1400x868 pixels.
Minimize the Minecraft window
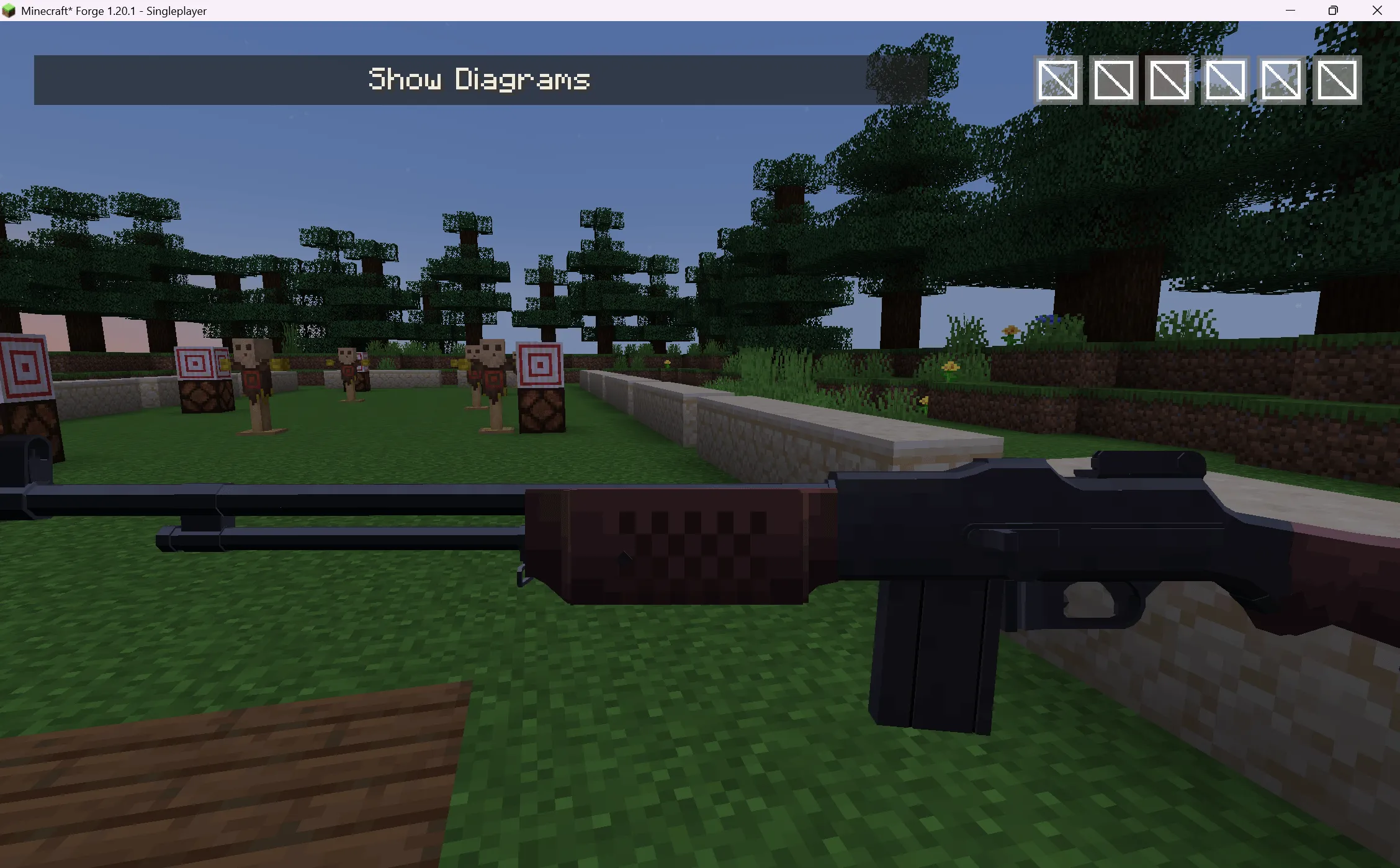(x=1290, y=11)
